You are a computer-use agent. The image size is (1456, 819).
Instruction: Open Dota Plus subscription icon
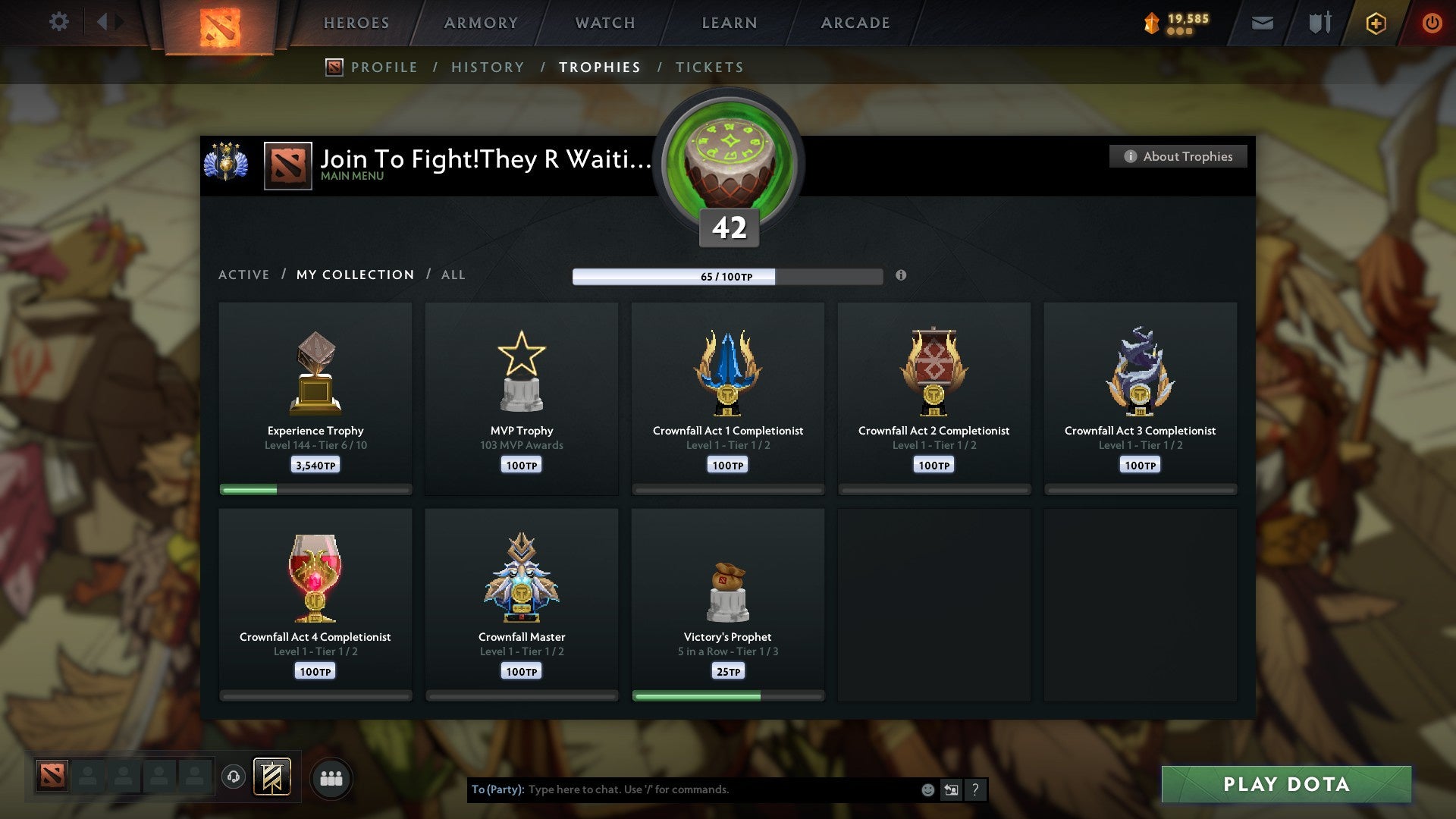(x=1376, y=23)
